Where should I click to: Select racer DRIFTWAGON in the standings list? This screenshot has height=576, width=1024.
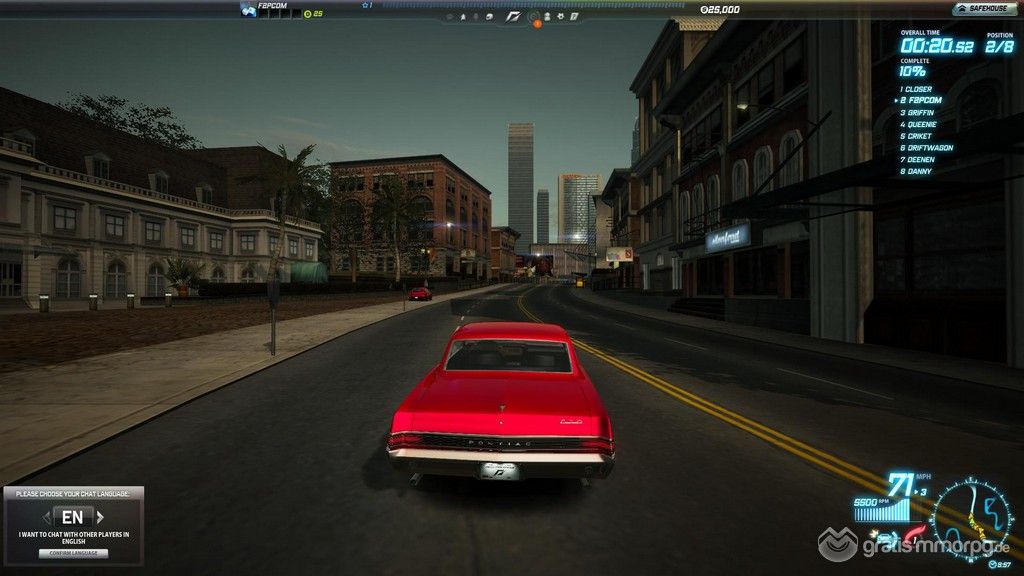pyautogui.click(x=926, y=148)
